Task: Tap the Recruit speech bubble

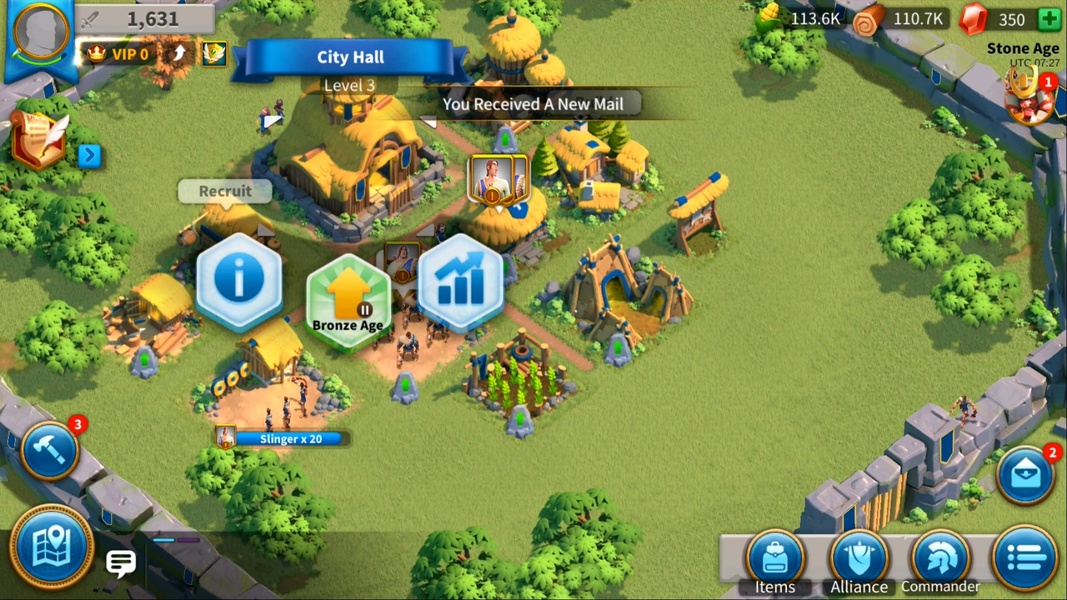Action: click(225, 191)
